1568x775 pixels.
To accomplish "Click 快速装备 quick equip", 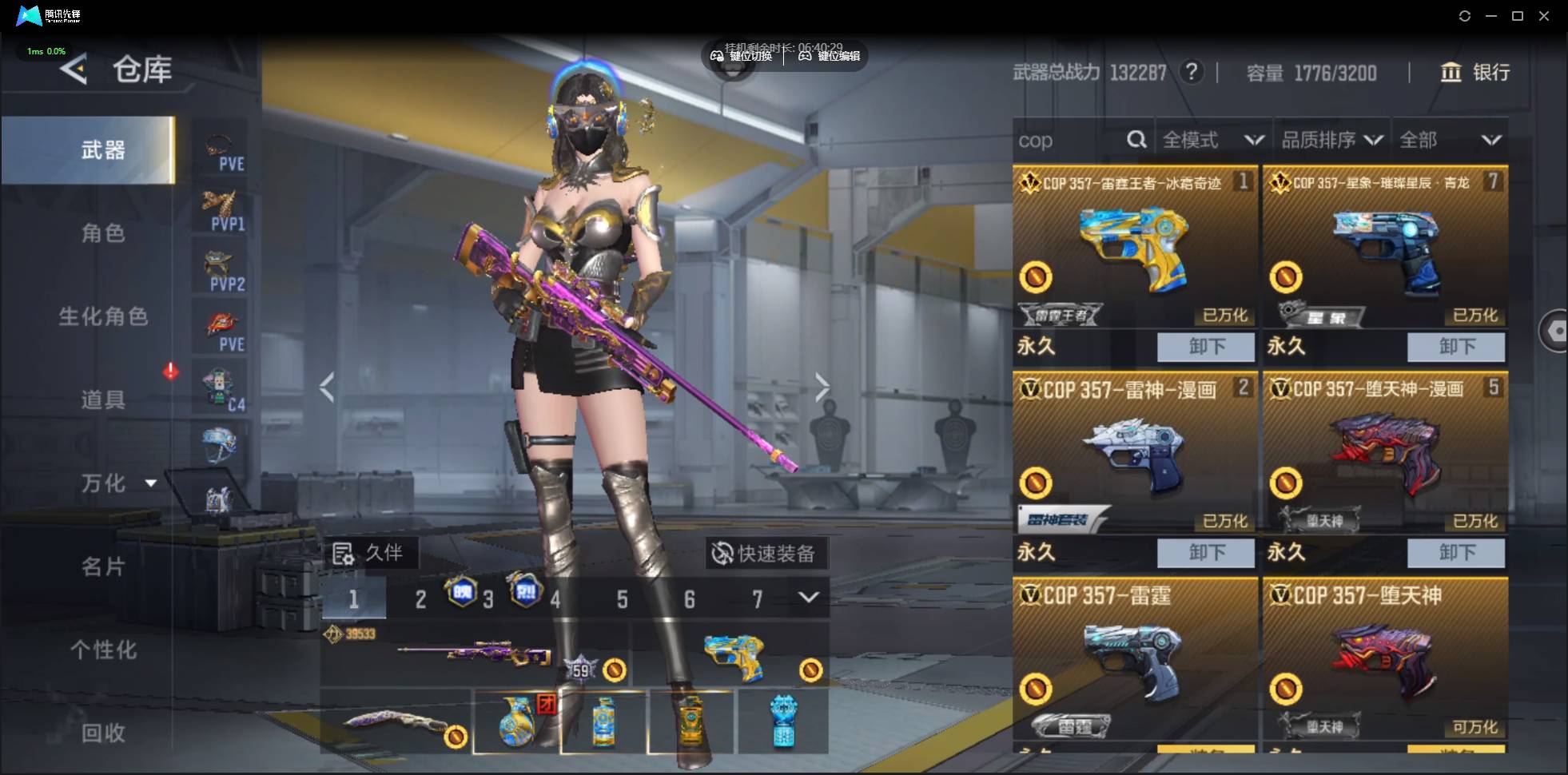I will (x=765, y=553).
